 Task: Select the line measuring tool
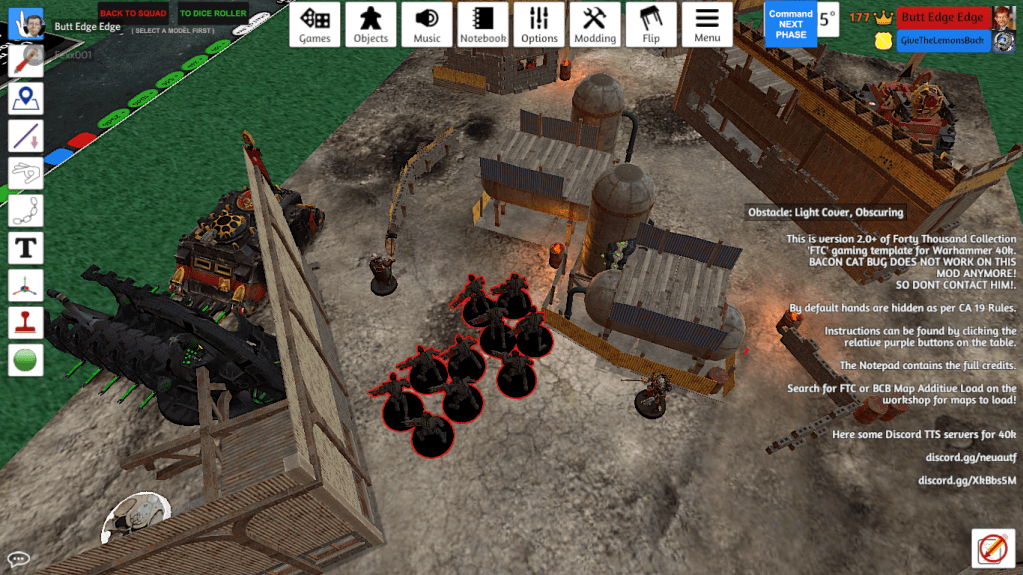(25, 136)
